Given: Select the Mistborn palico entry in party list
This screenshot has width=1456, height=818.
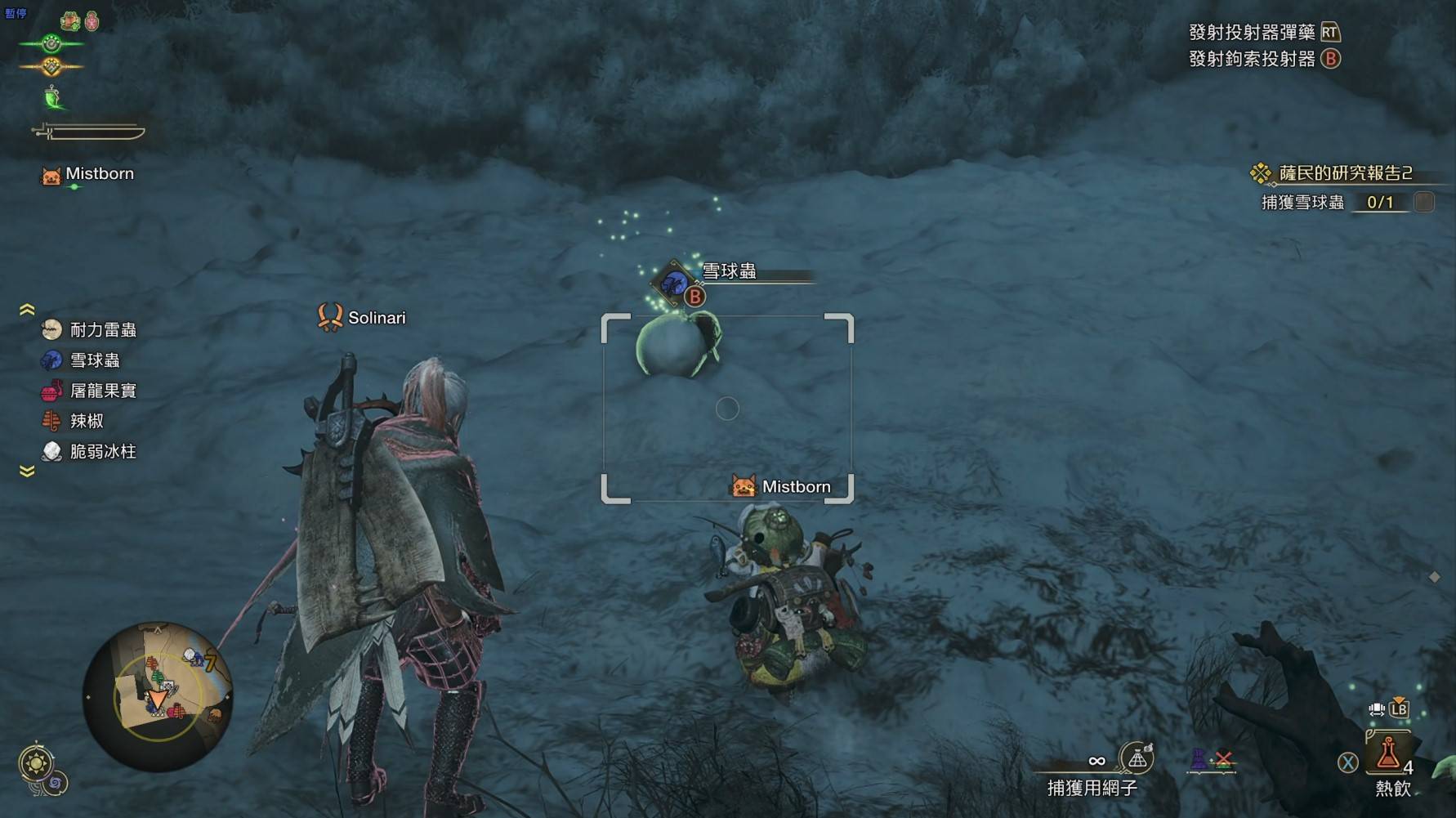Looking at the screenshot, I should coord(88,174).
